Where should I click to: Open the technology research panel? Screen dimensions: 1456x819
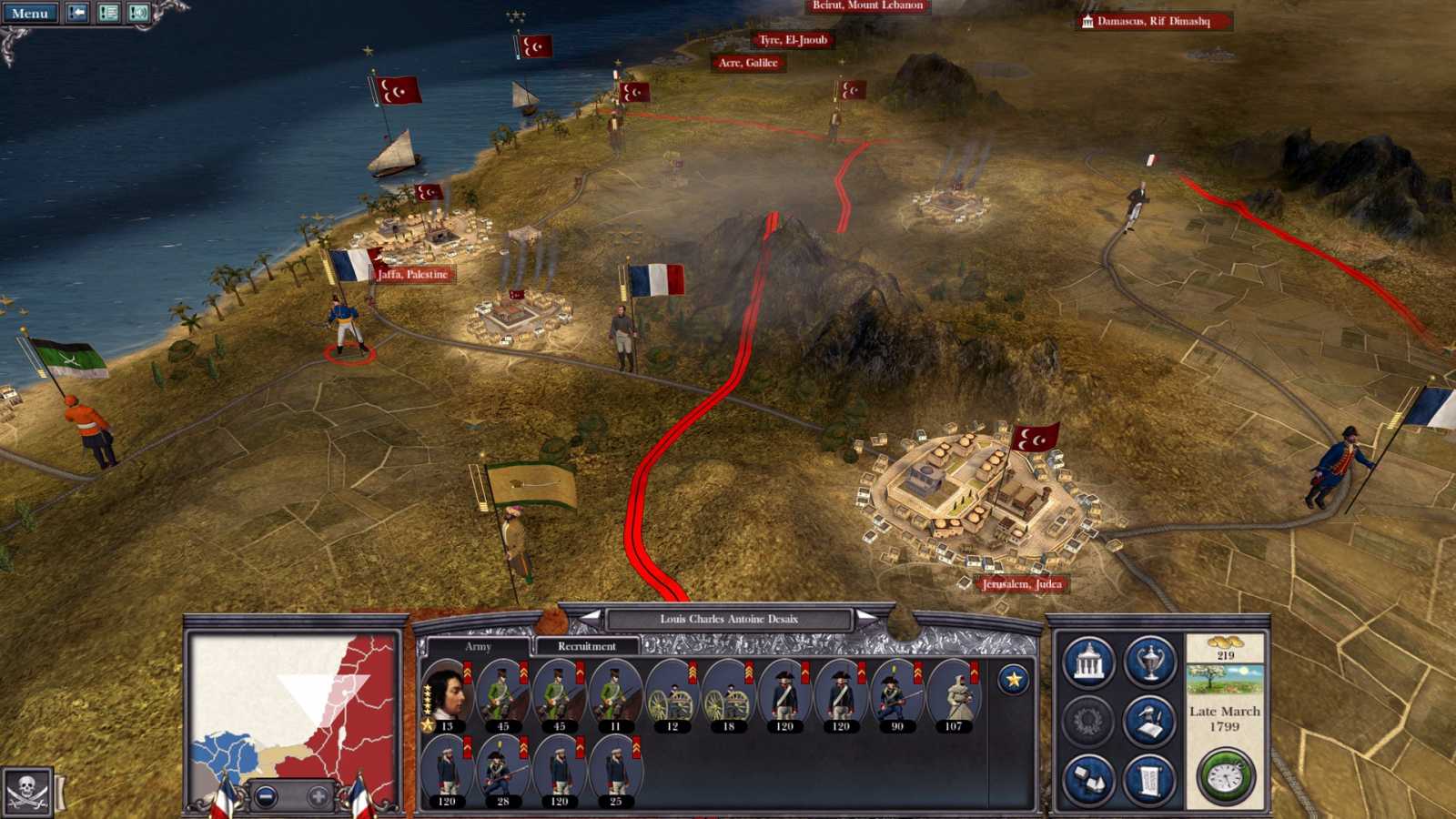point(1148,719)
